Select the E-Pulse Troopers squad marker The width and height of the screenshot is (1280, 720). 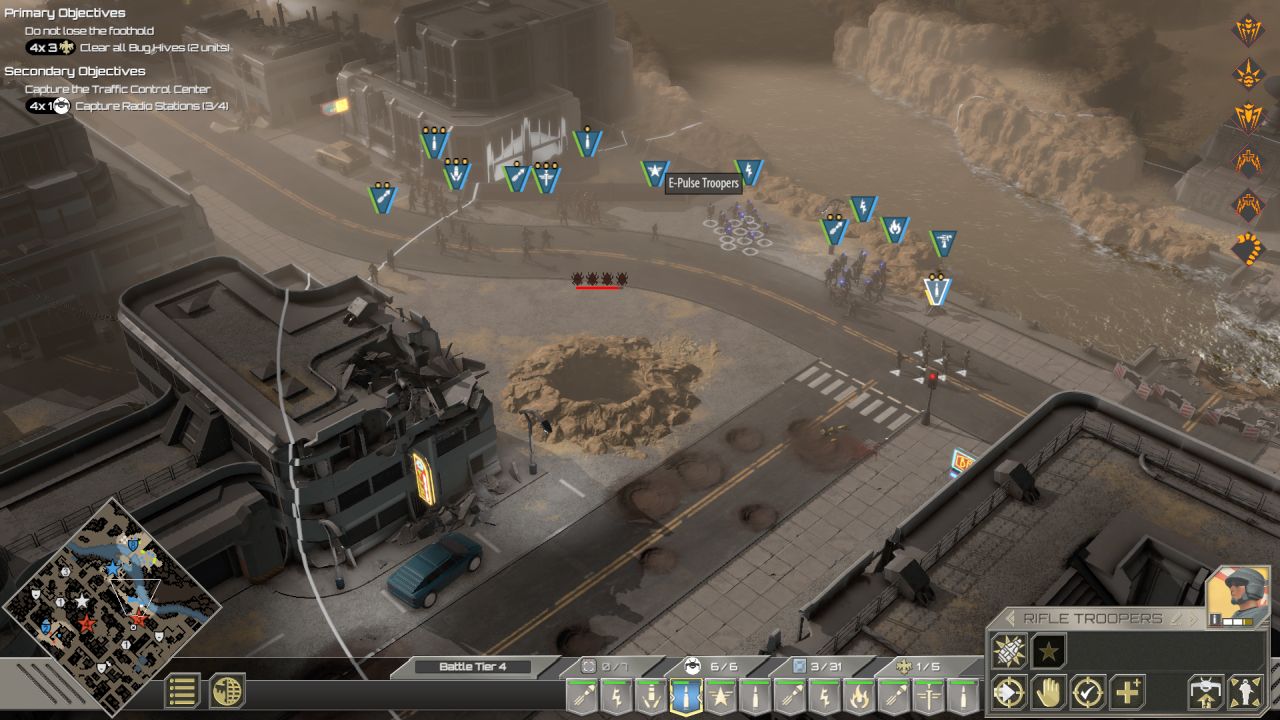(x=654, y=174)
